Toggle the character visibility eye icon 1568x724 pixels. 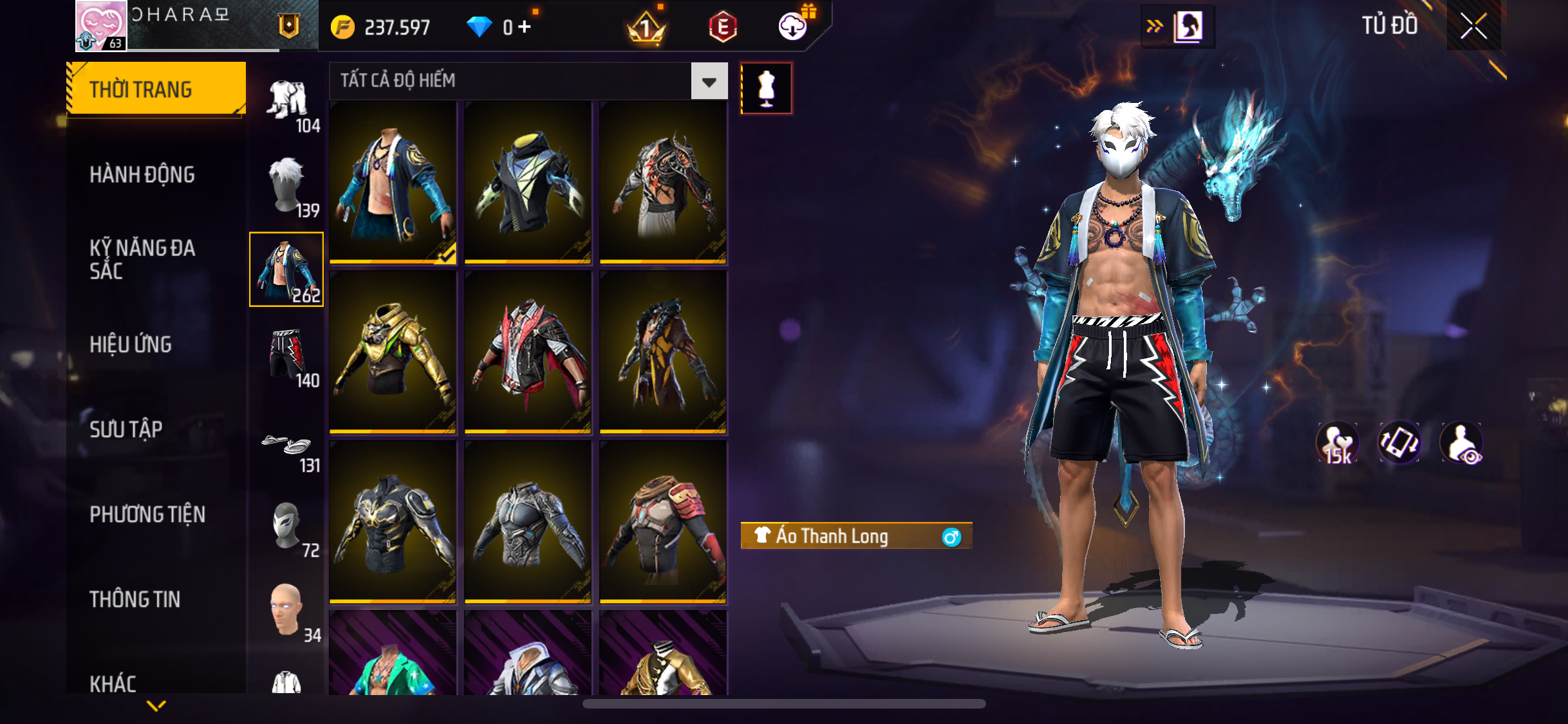[1461, 443]
